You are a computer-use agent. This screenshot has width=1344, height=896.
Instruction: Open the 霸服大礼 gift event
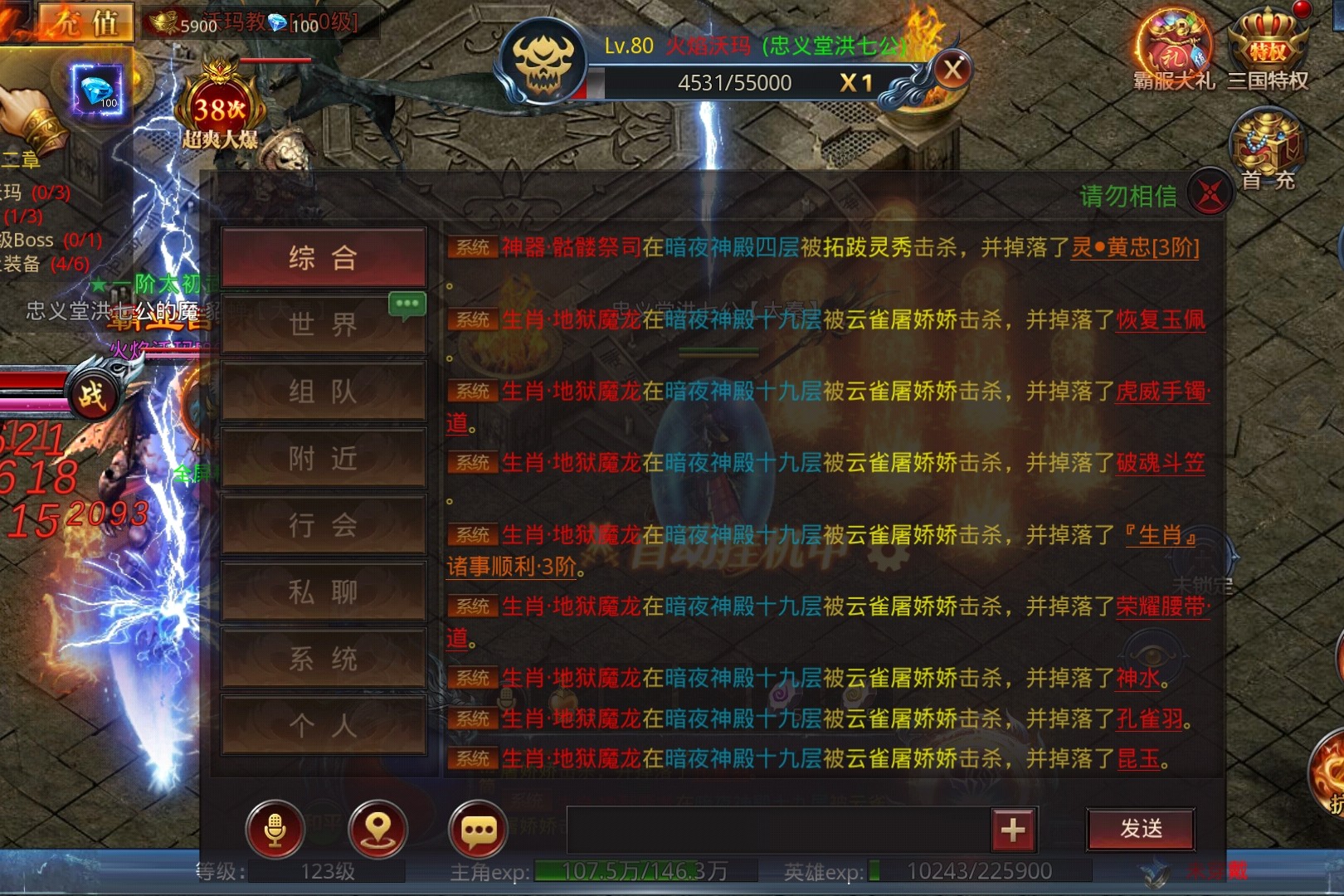point(1173,50)
